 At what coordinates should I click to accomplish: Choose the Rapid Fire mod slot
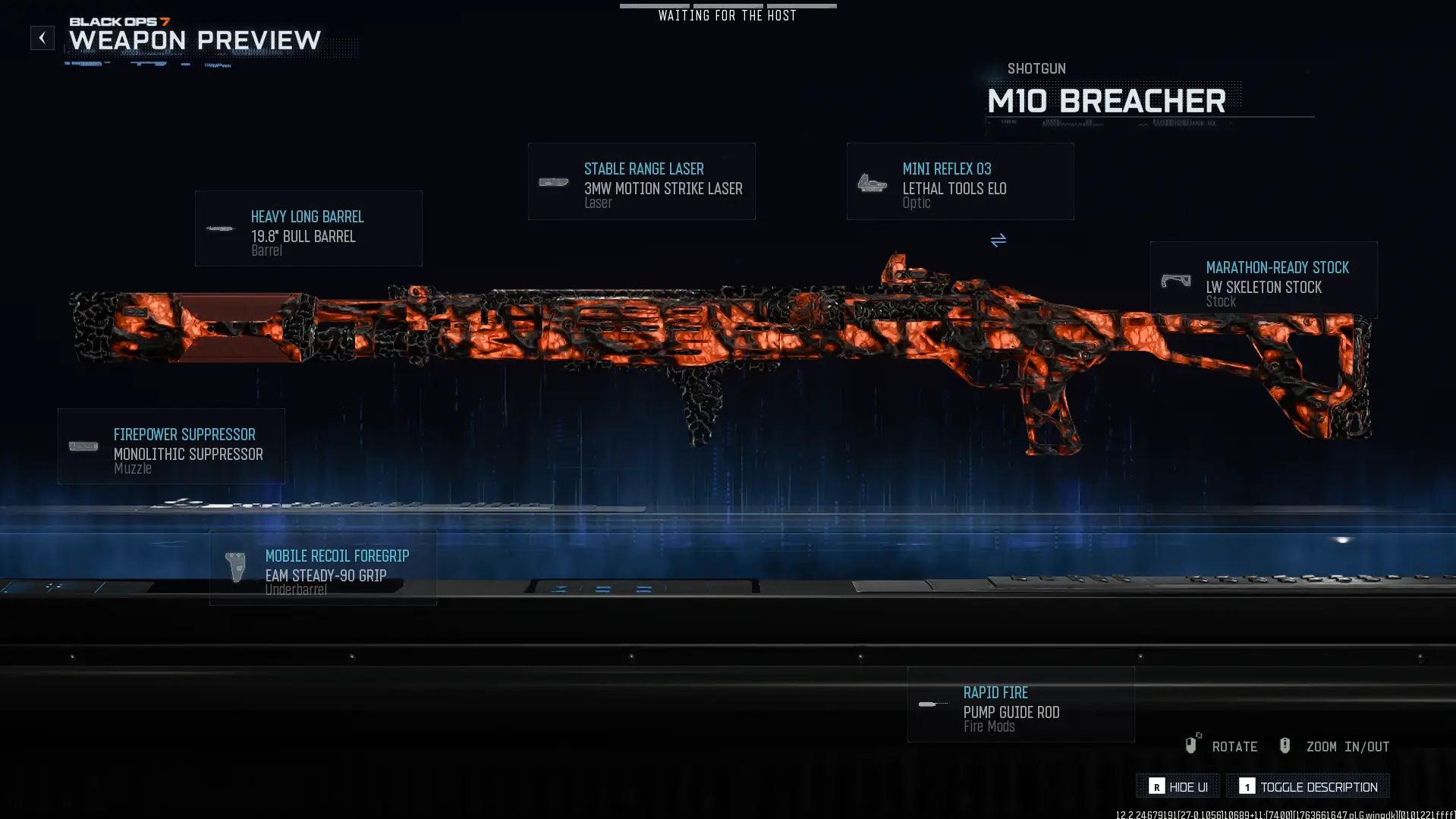[x=1020, y=704]
